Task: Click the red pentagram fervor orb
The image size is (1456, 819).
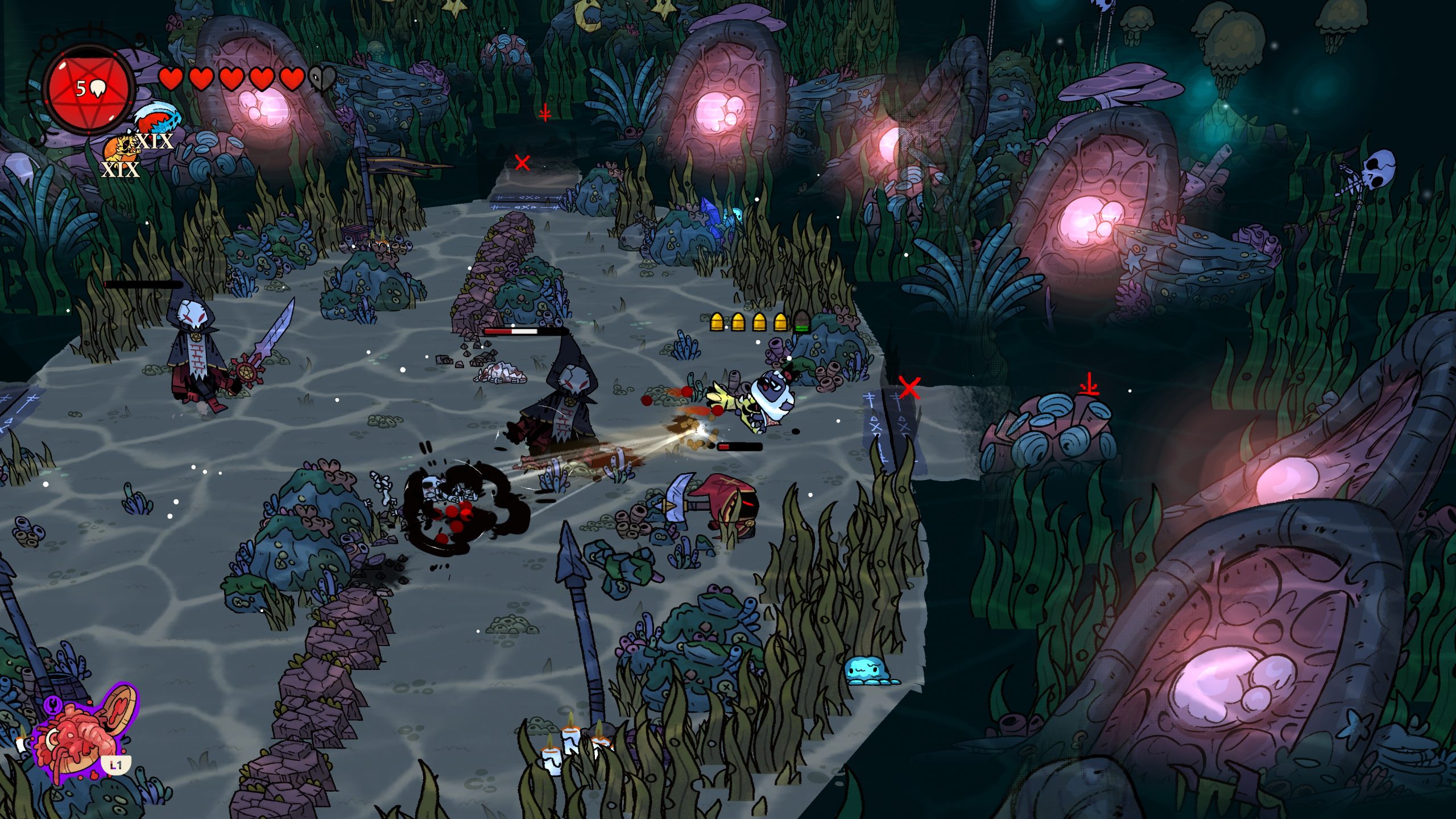Action: point(90,89)
